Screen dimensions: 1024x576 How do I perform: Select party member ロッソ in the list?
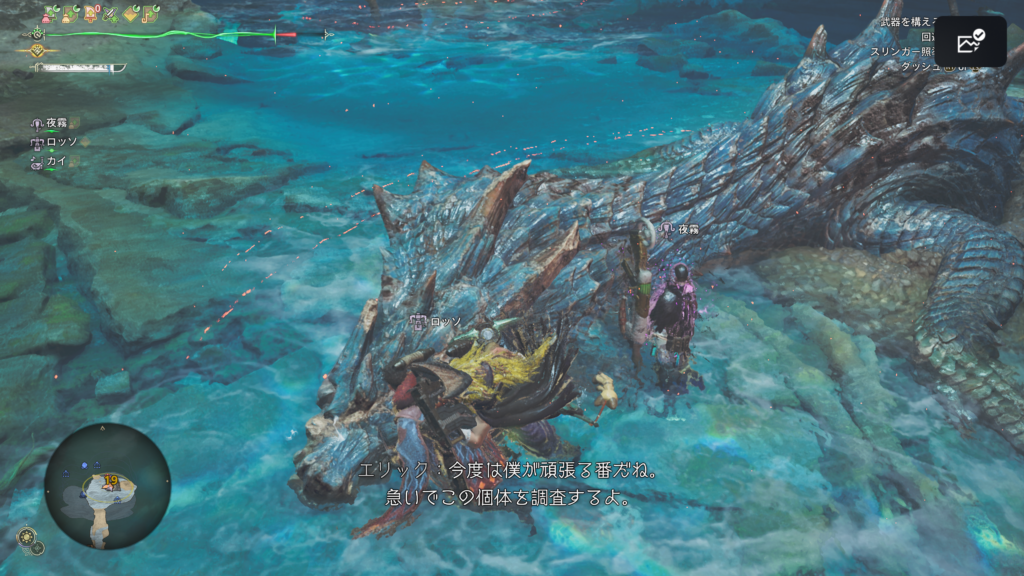53,143
